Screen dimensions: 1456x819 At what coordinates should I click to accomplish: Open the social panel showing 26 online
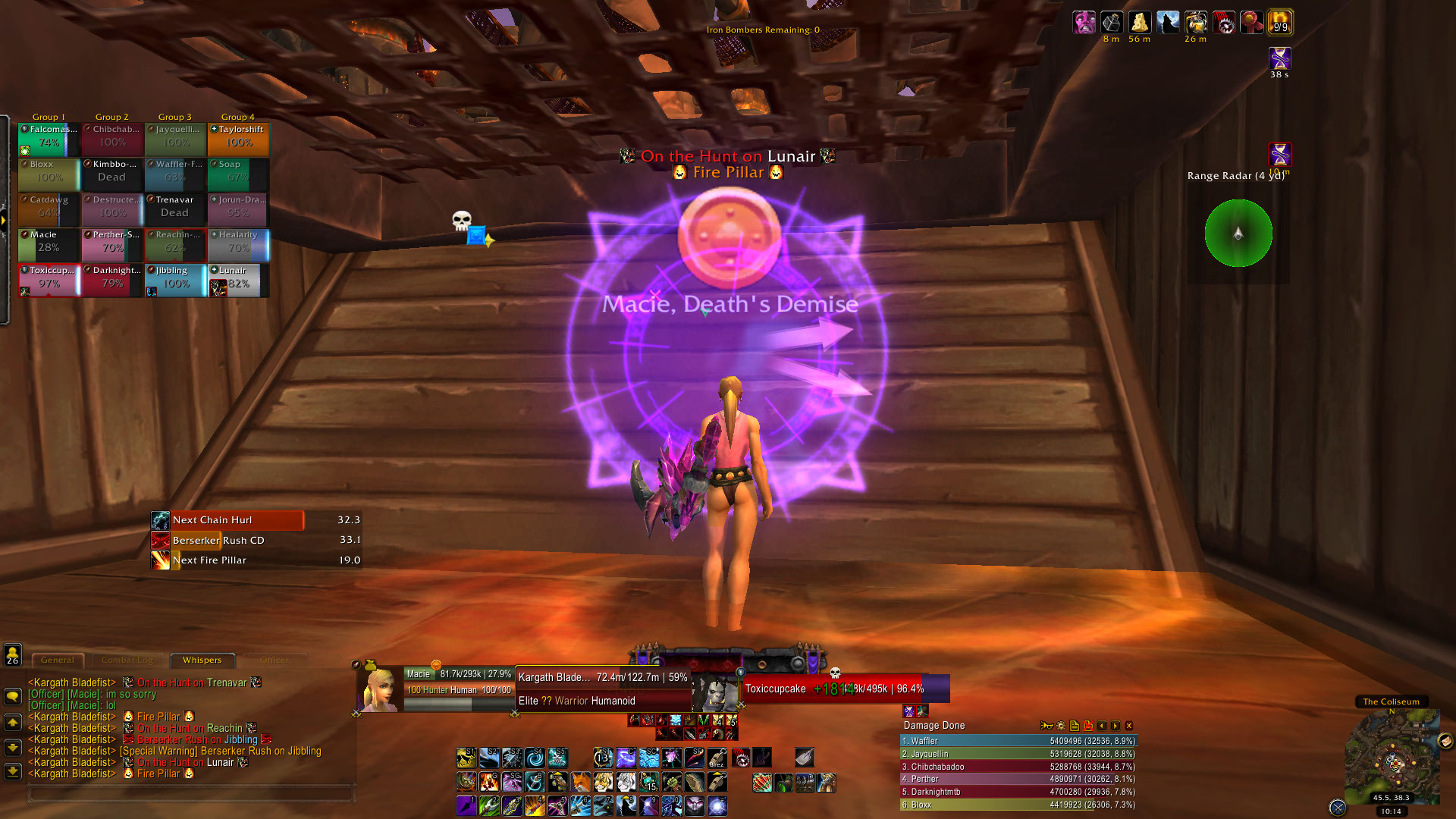[x=12, y=655]
